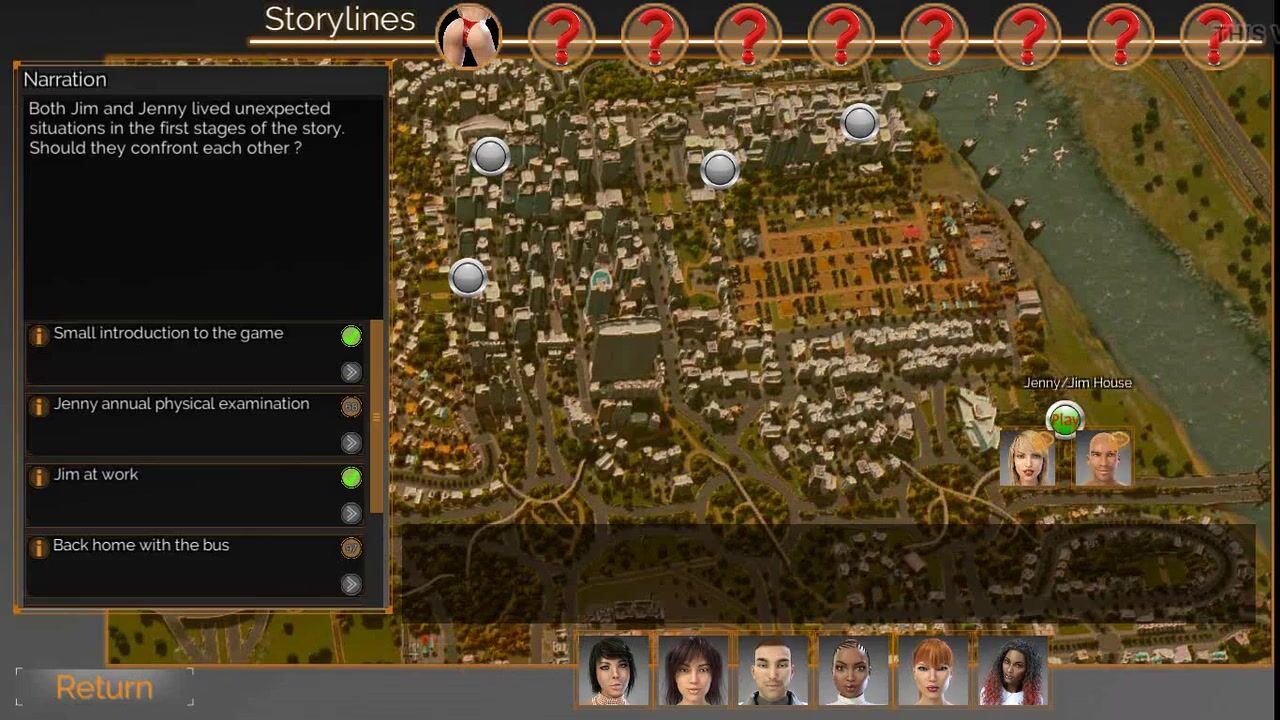Image resolution: width=1280 pixels, height=720 pixels.
Task: Choose the short black-haired woman portrait
Action: click(x=614, y=670)
